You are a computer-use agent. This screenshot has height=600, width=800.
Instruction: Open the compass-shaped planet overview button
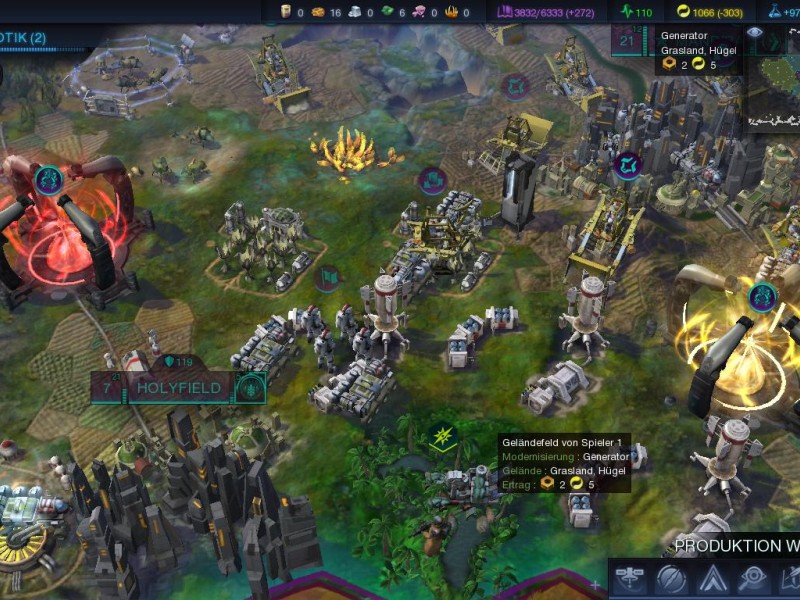(x=671, y=578)
